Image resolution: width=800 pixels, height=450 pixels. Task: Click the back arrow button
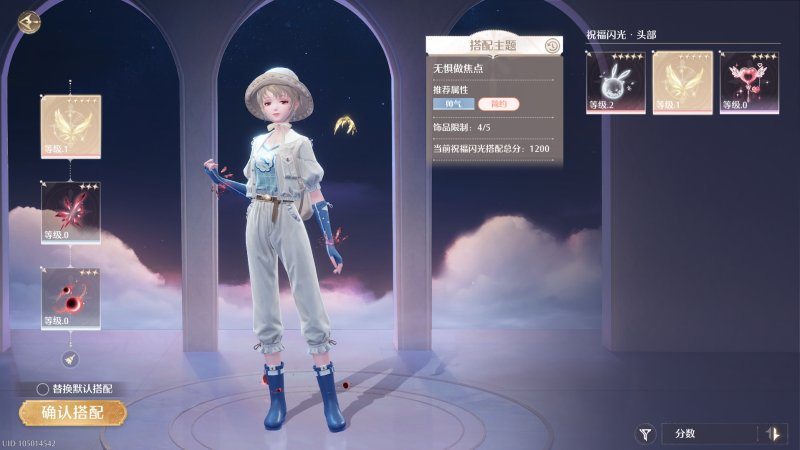pyautogui.click(x=29, y=20)
